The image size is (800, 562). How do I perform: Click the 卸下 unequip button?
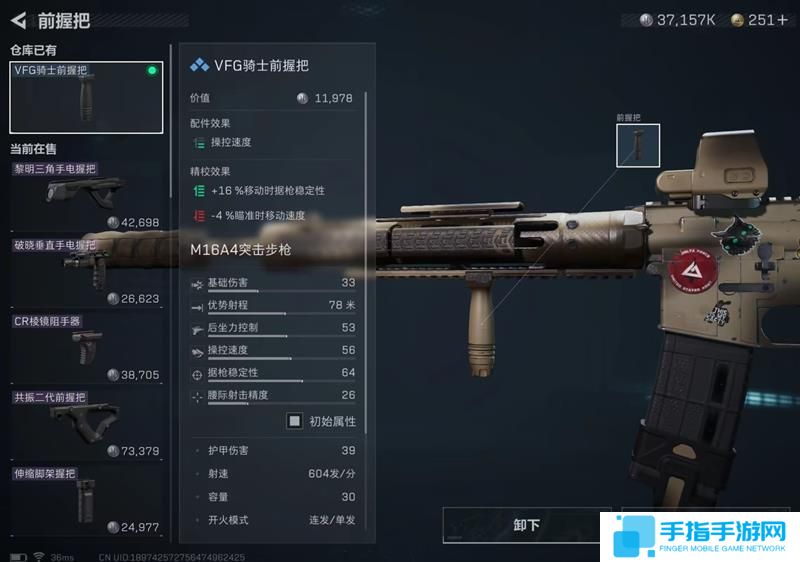[526, 525]
